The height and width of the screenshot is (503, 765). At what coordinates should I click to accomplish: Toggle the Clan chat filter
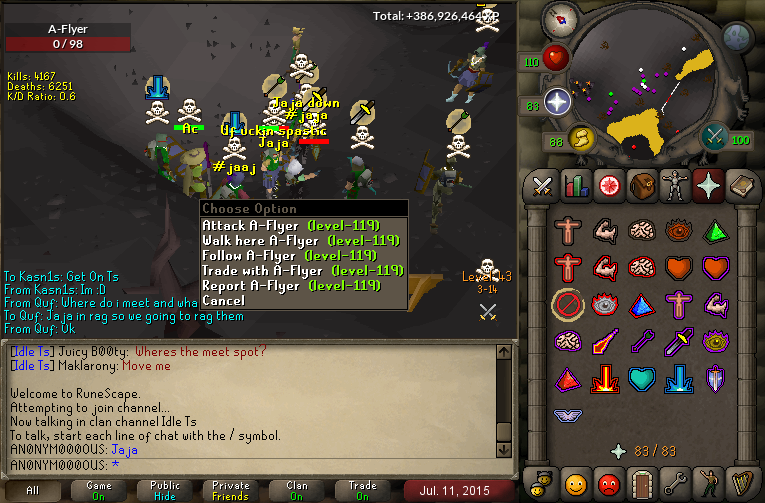(x=297, y=491)
